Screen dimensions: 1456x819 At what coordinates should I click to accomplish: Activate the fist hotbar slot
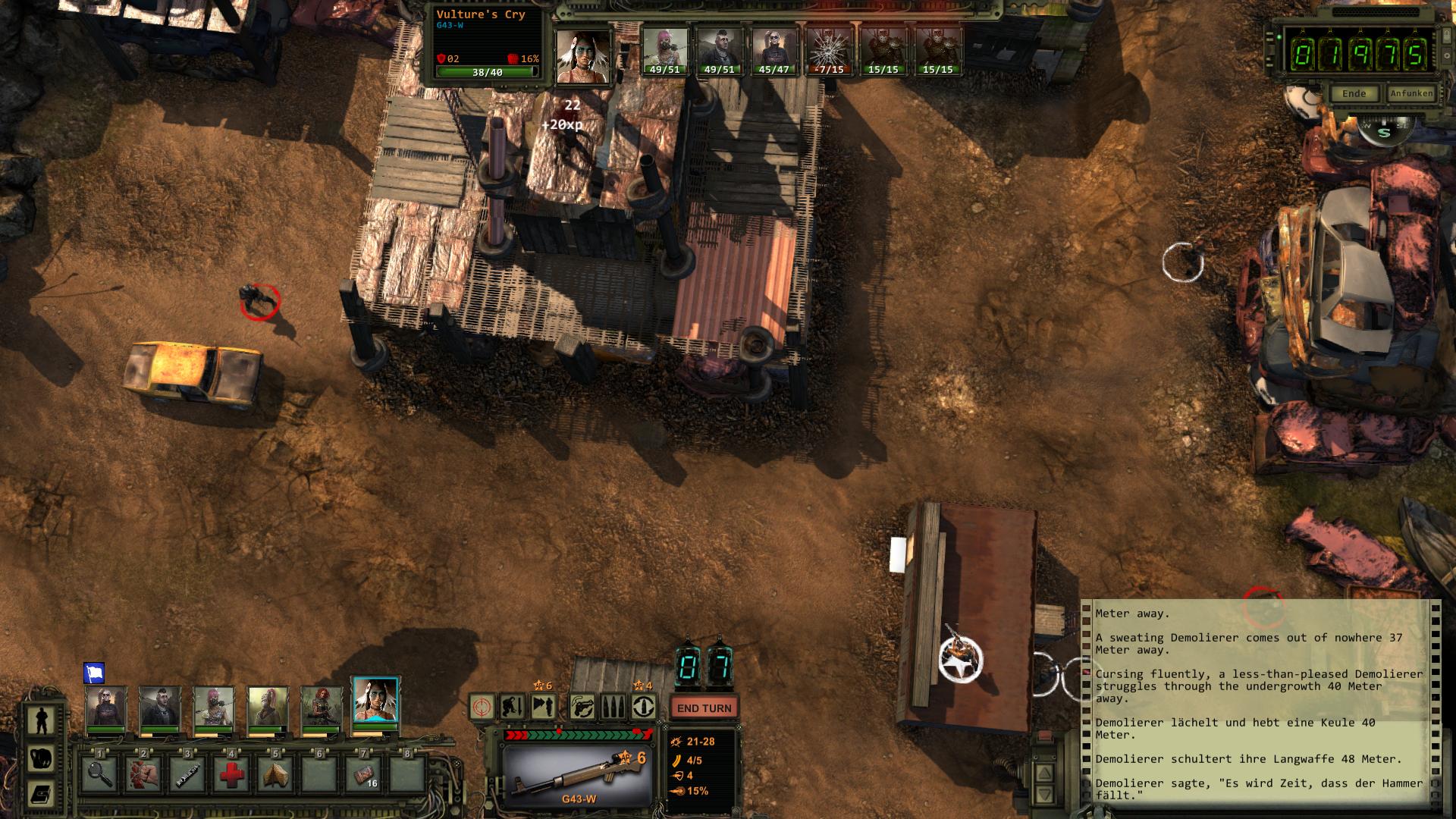(143, 774)
